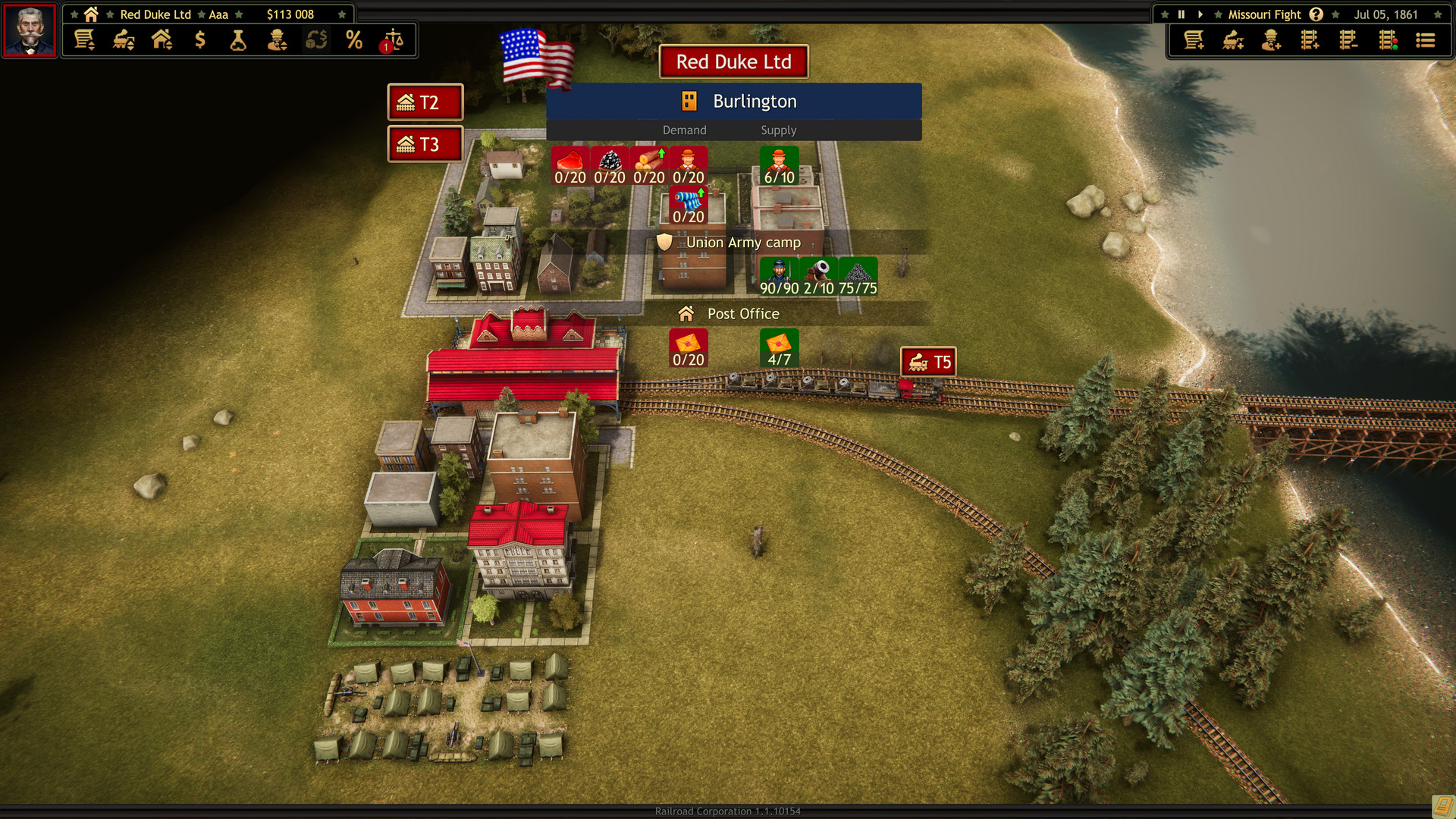
Task: Open the company property panel (house icon)
Action: point(162,40)
